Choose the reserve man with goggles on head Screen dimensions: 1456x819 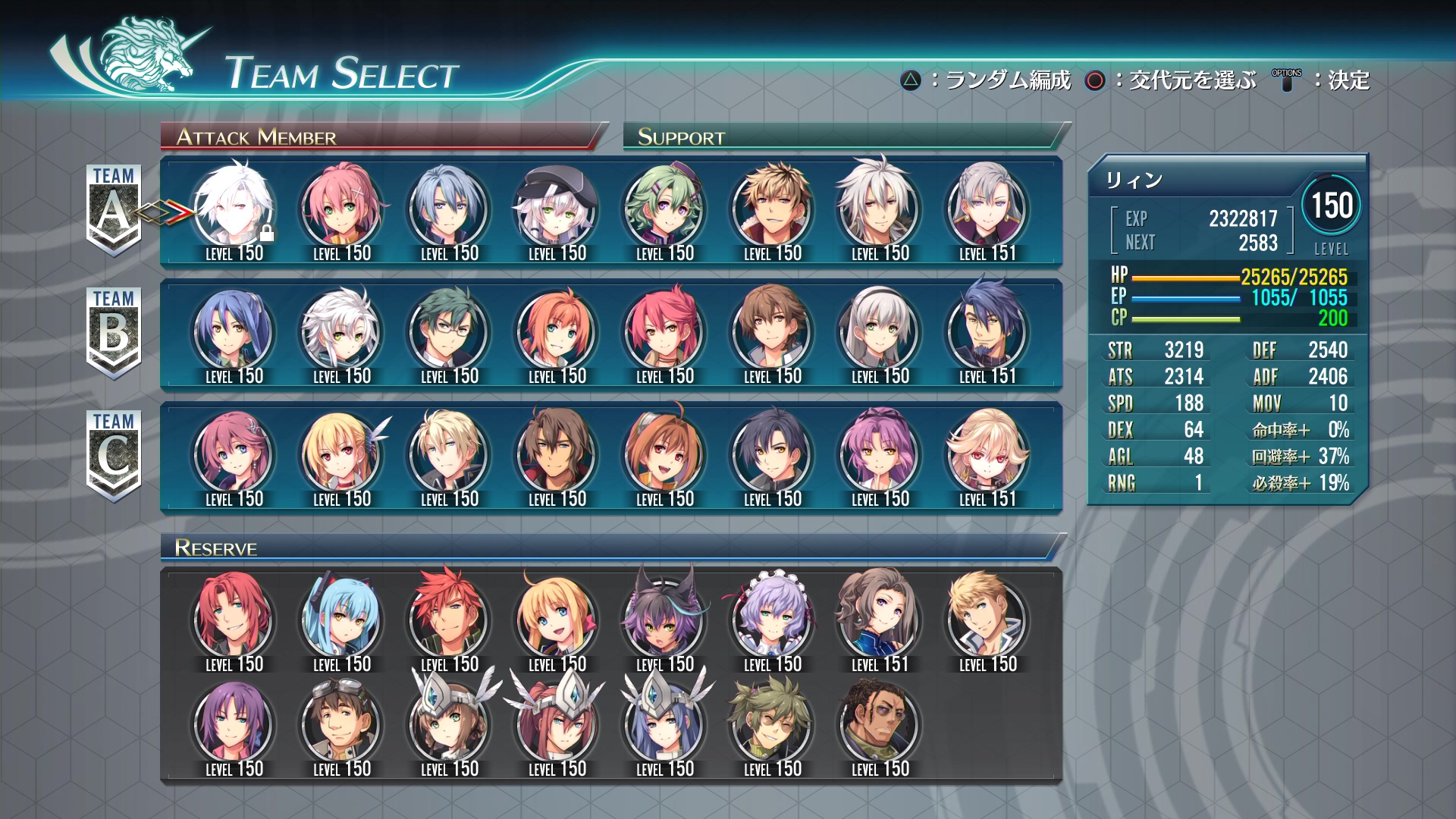(342, 724)
